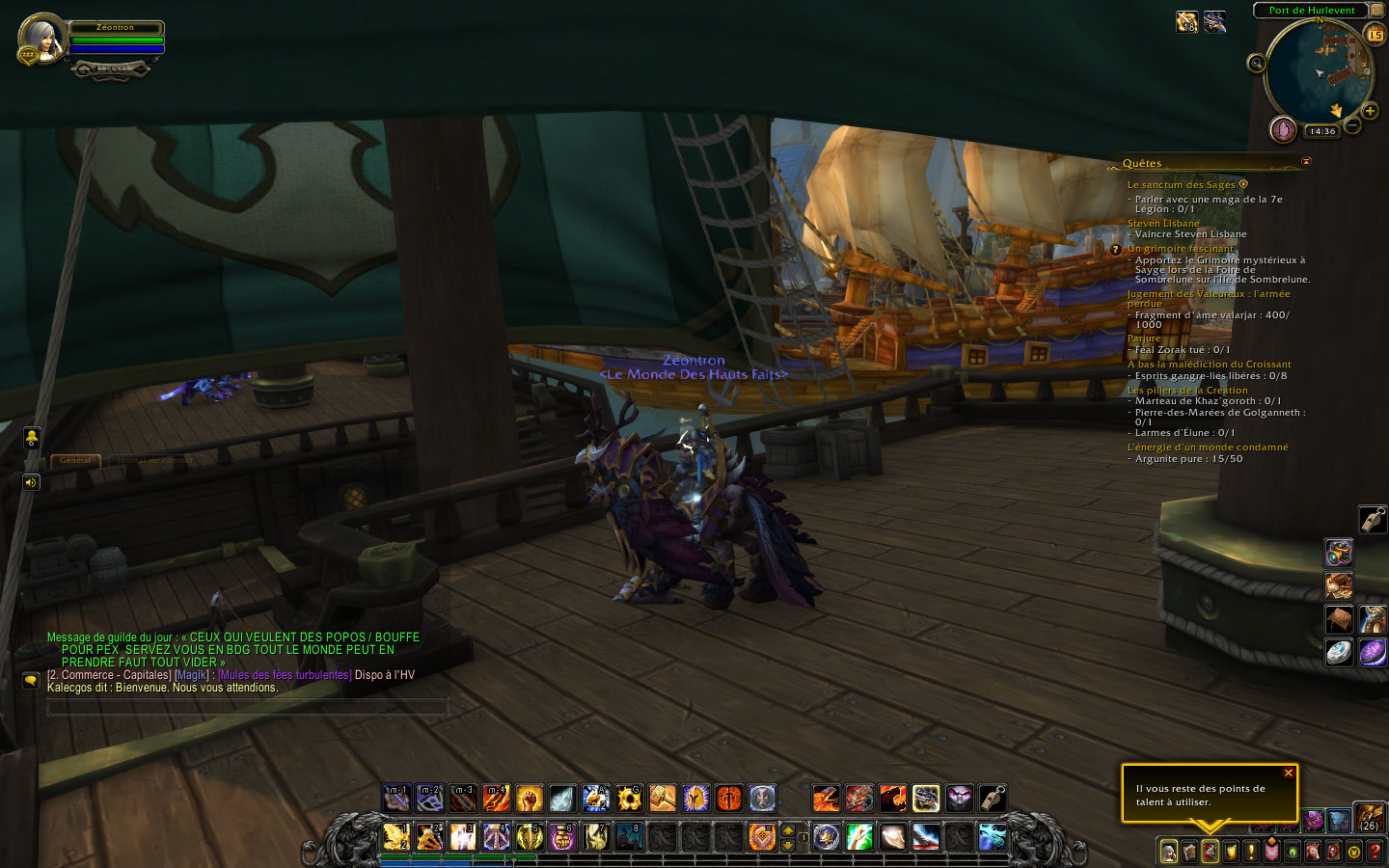Click the action bar page up arrow
1389x868 pixels.
click(788, 829)
